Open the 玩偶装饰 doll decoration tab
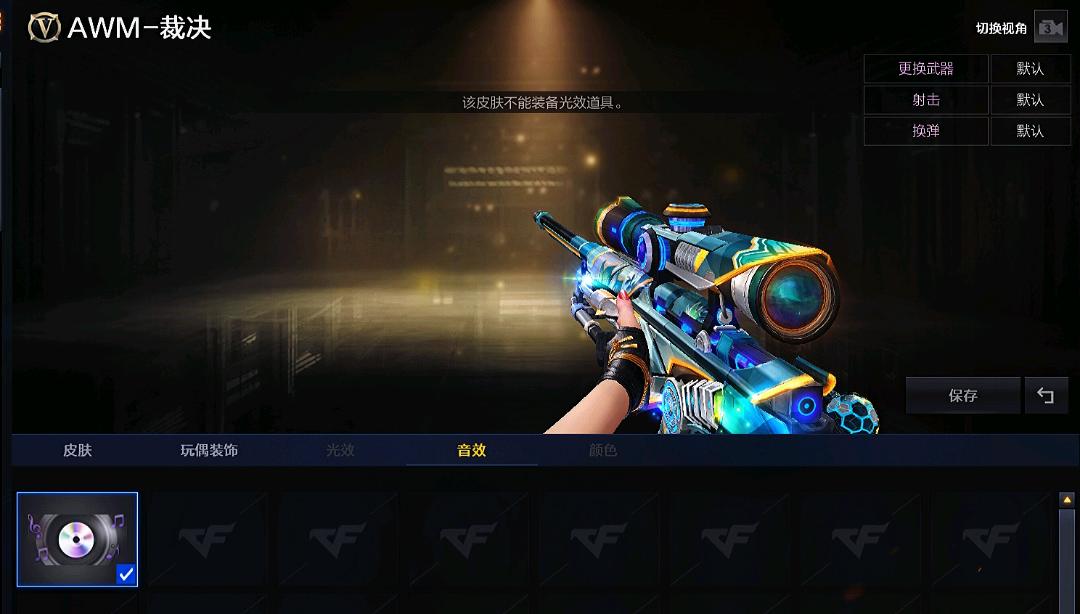Image resolution: width=1080 pixels, height=614 pixels. click(x=209, y=450)
